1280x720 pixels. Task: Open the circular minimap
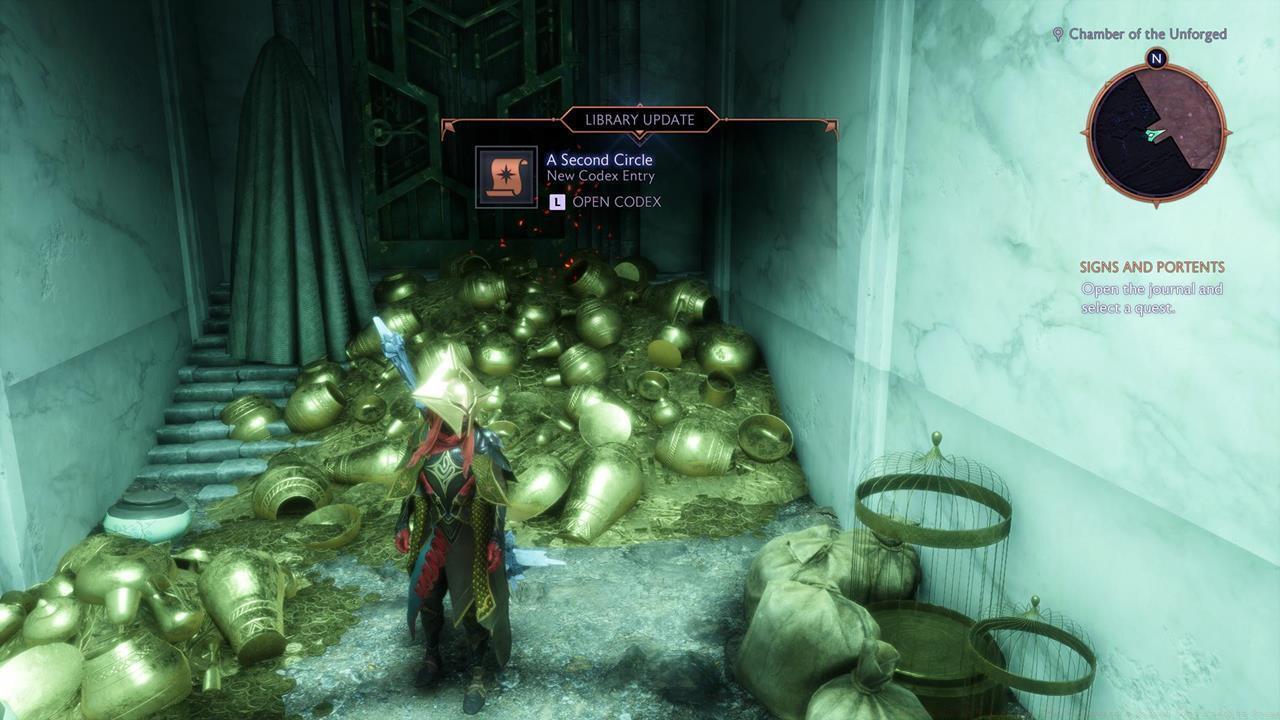coord(1156,131)
